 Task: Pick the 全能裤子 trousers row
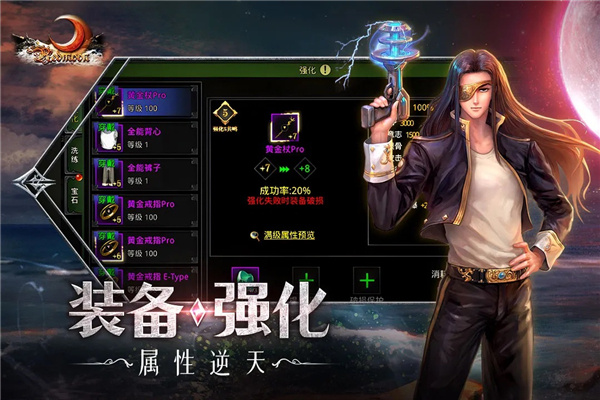[141, 172]
